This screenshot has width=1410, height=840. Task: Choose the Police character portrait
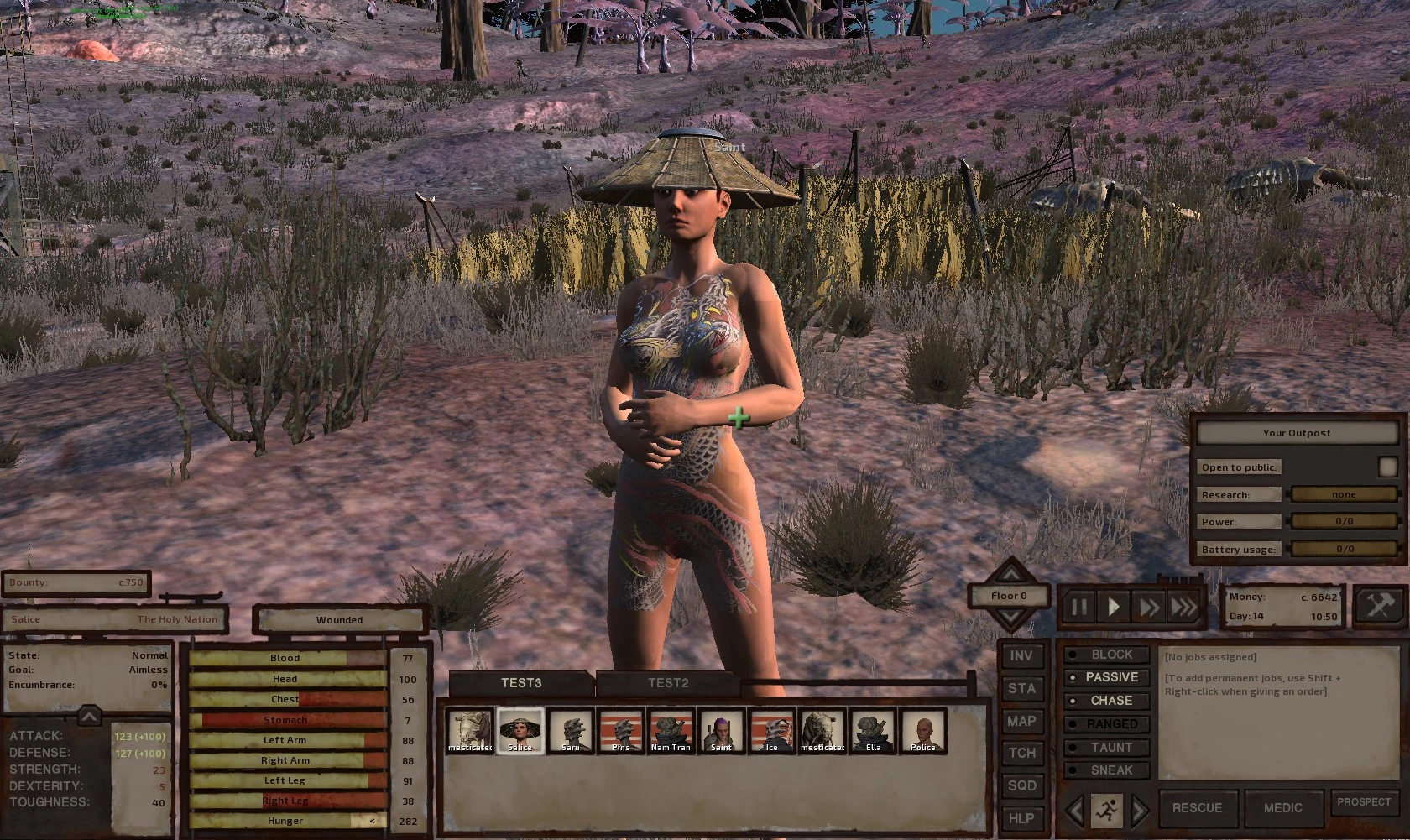pos(922,731)
